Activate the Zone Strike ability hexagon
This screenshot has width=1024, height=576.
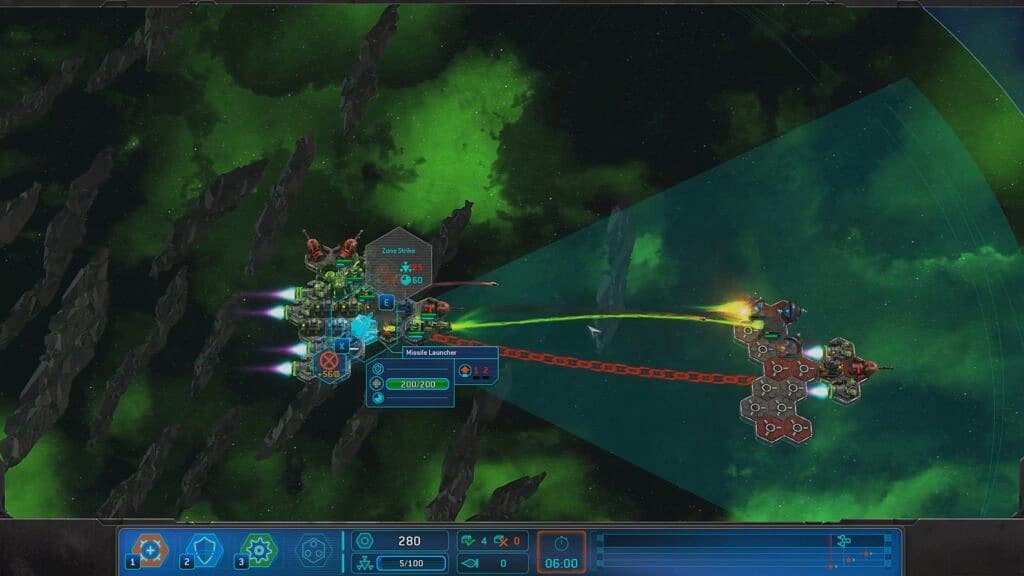[397, 264]
